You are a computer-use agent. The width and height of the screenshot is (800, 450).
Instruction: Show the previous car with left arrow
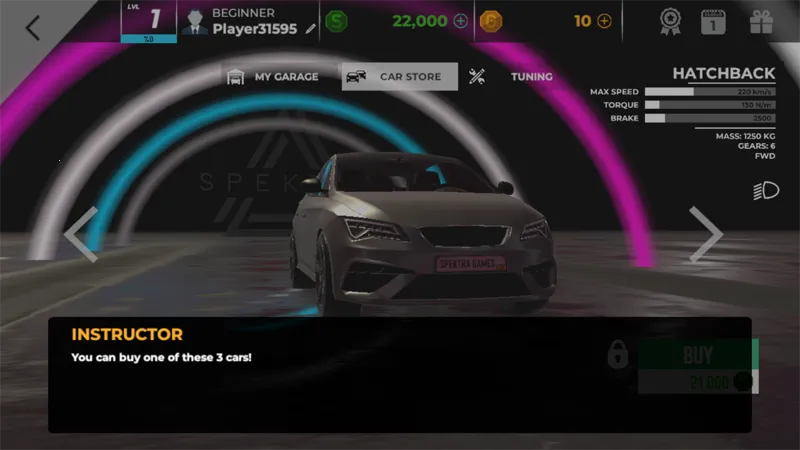point(80,234)
